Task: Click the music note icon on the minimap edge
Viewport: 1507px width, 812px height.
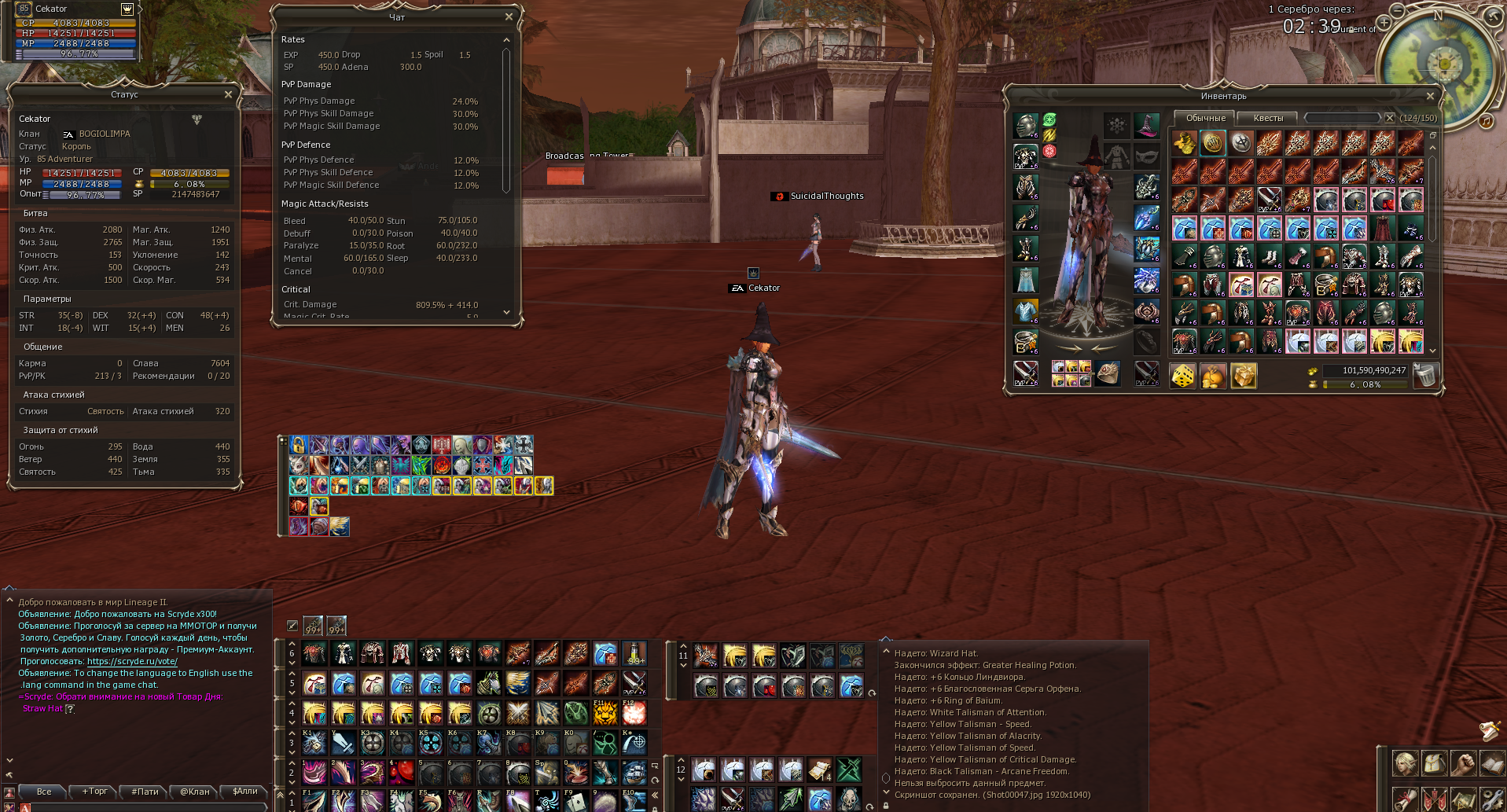Action: 1487,121
